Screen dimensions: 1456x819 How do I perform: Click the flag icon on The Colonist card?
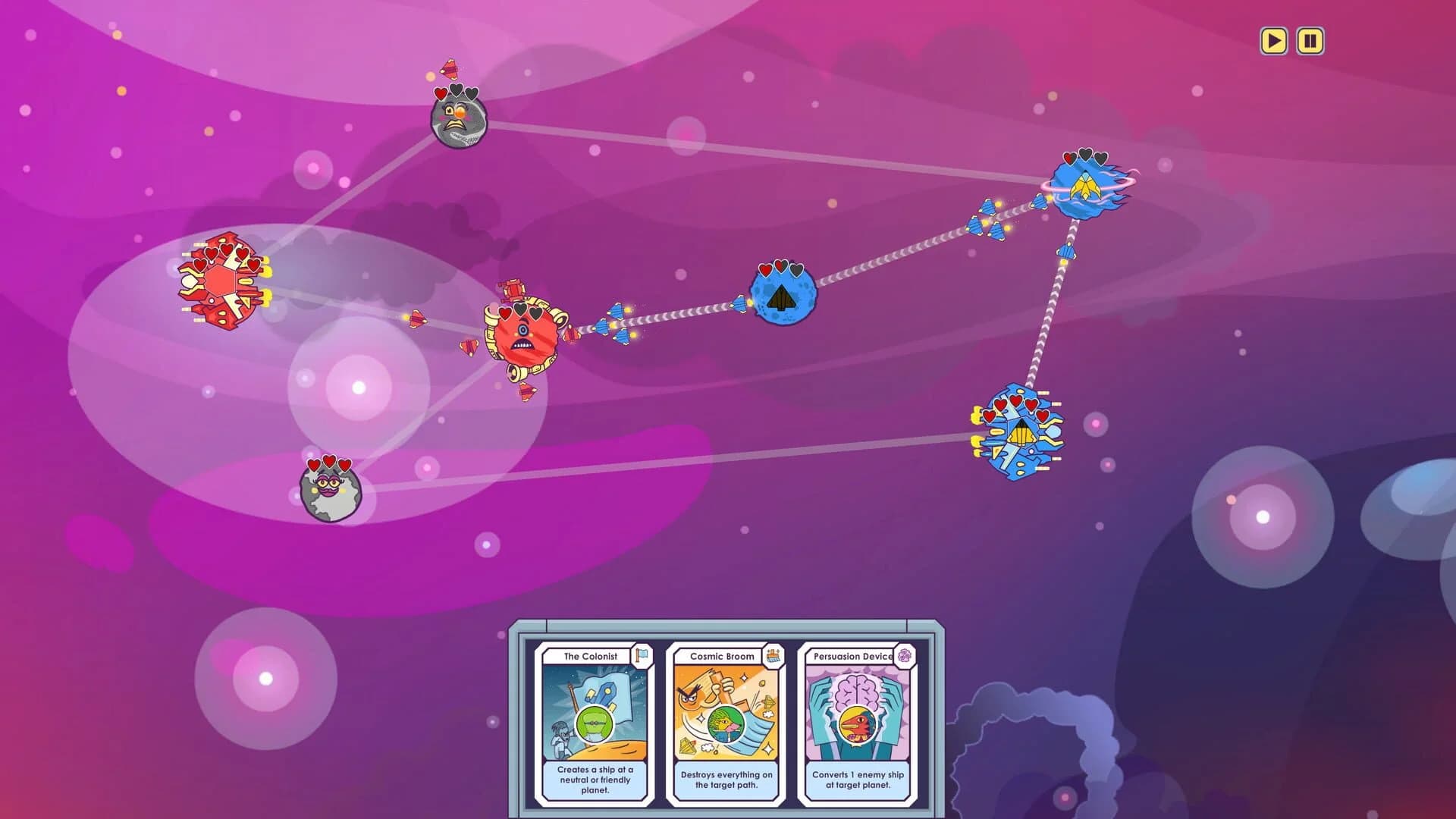tap(641, 656)
